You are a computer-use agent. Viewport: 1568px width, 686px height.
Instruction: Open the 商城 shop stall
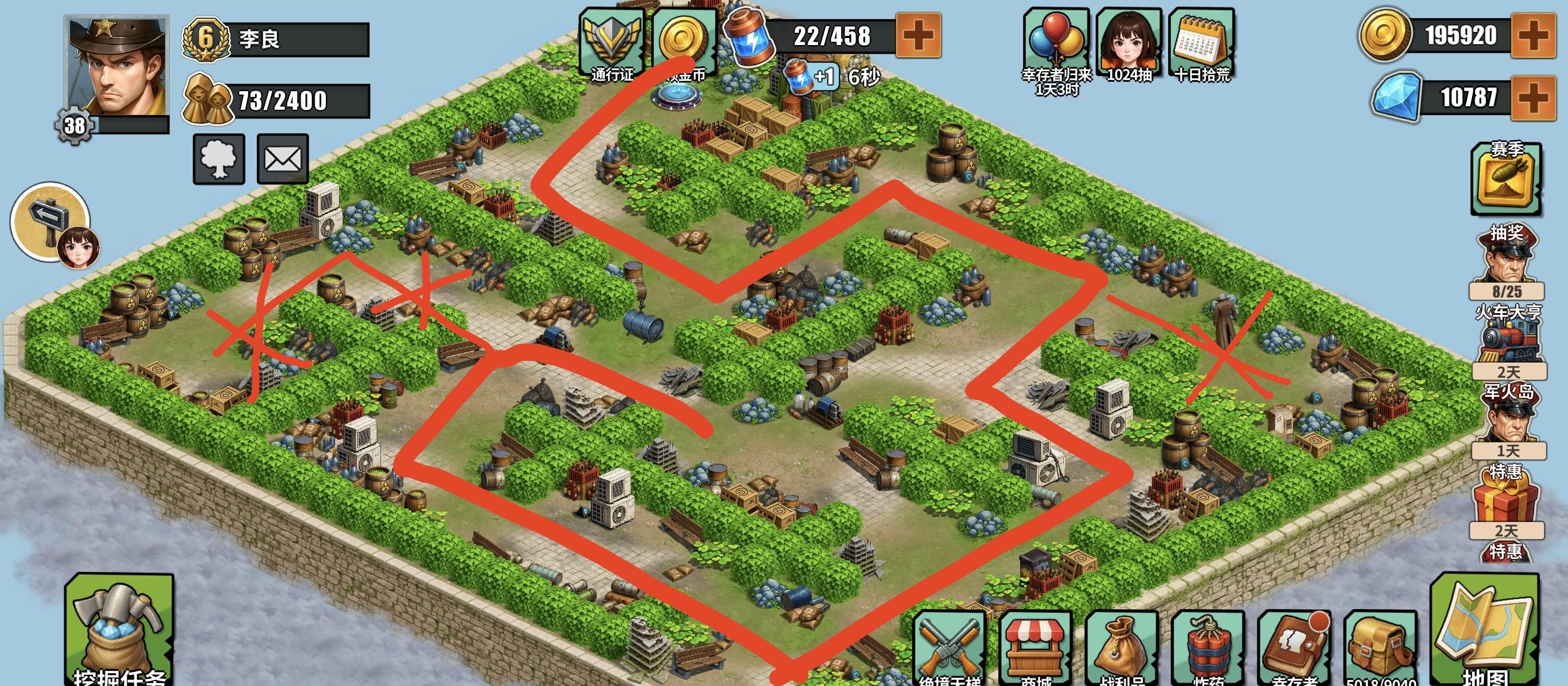pyautogui.click(x=1035, y=648)
